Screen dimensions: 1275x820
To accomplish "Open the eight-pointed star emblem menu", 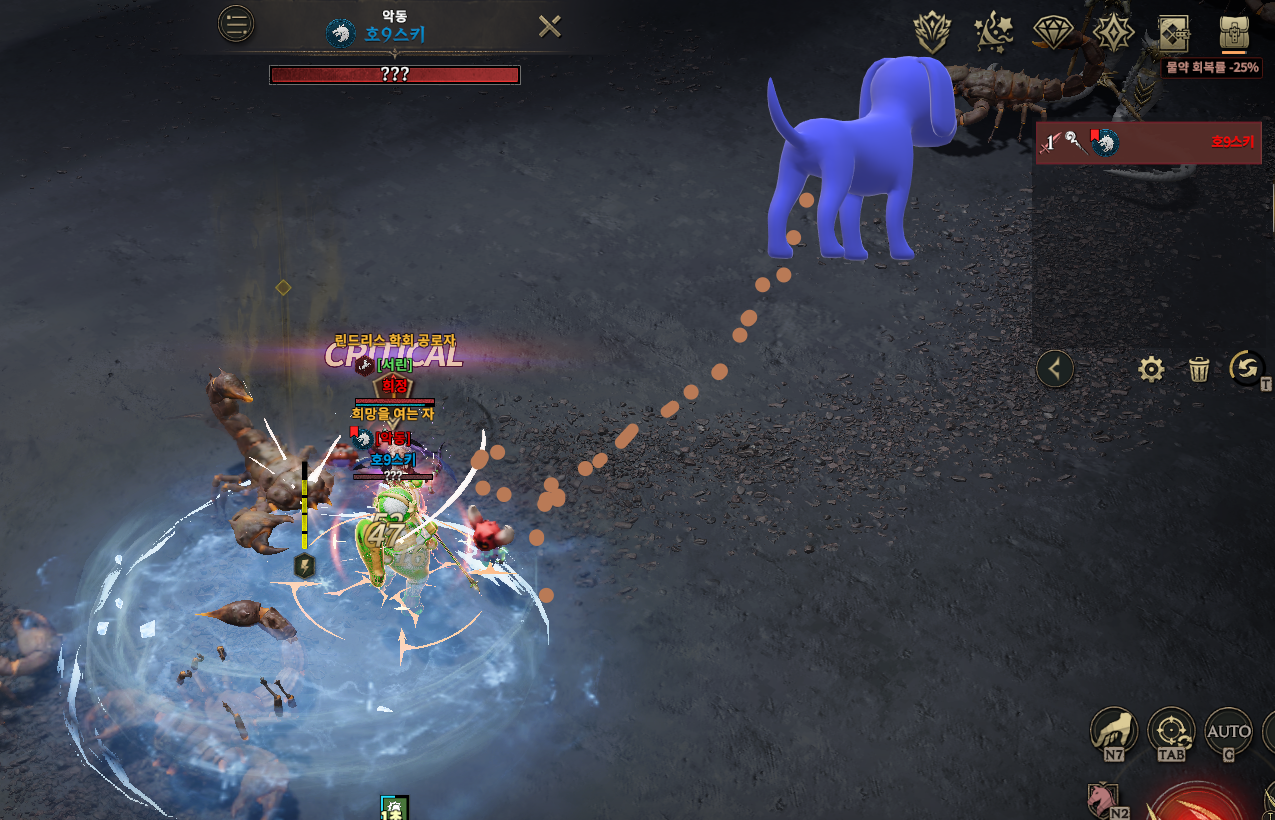I will 1113,33.
